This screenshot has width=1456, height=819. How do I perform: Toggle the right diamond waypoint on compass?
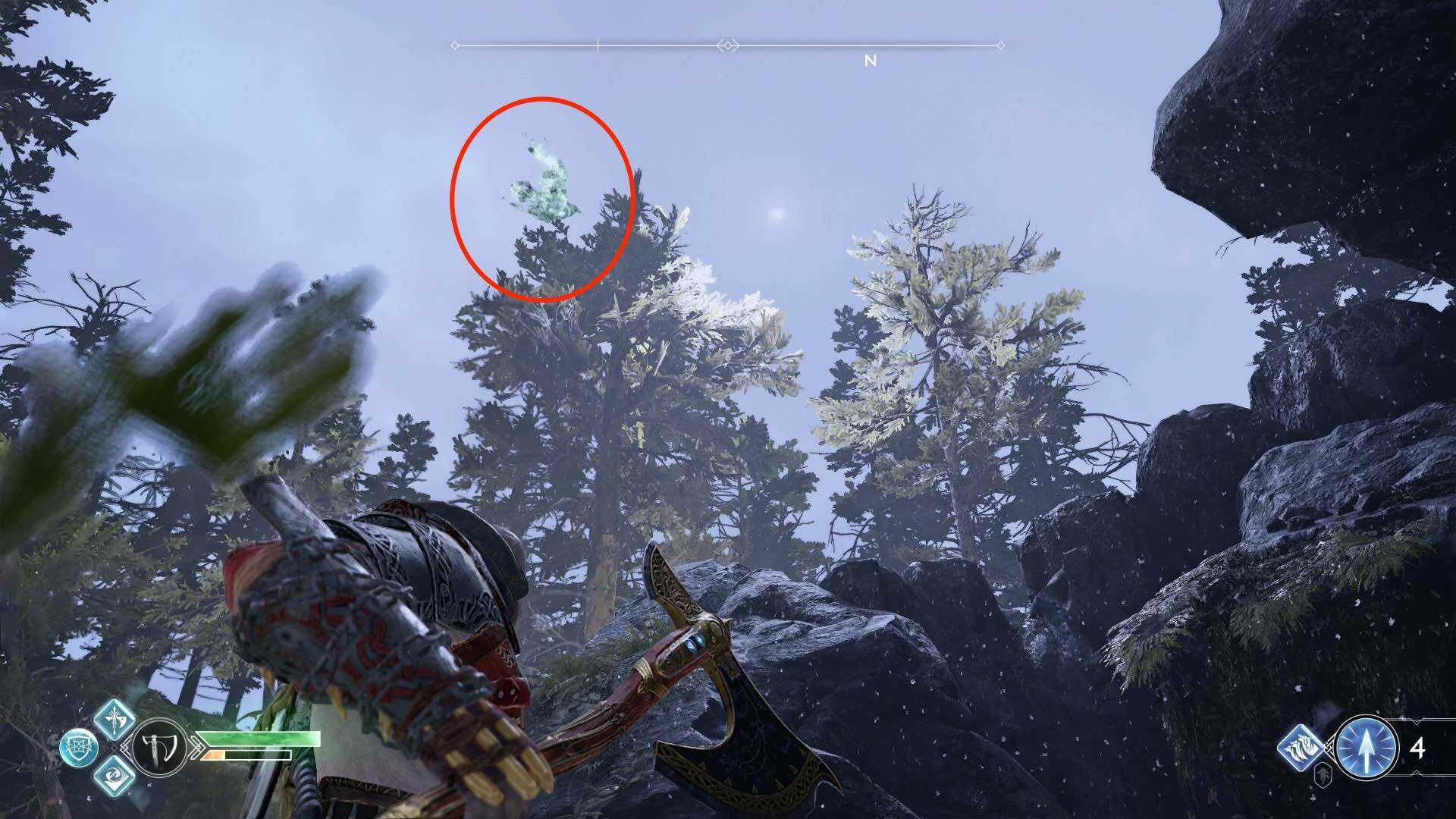click(x=727, y=45)
